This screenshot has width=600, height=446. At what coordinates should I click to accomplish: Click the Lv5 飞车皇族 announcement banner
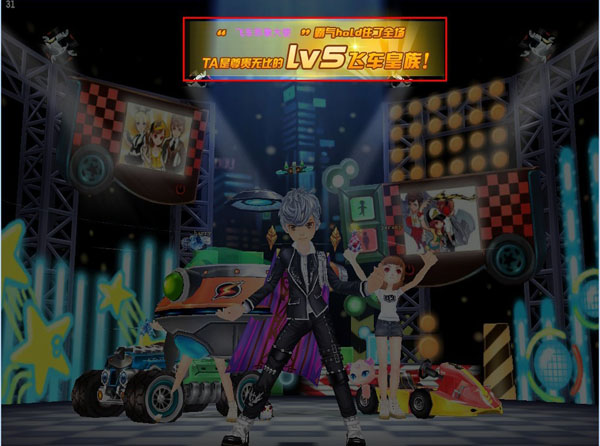315,49
